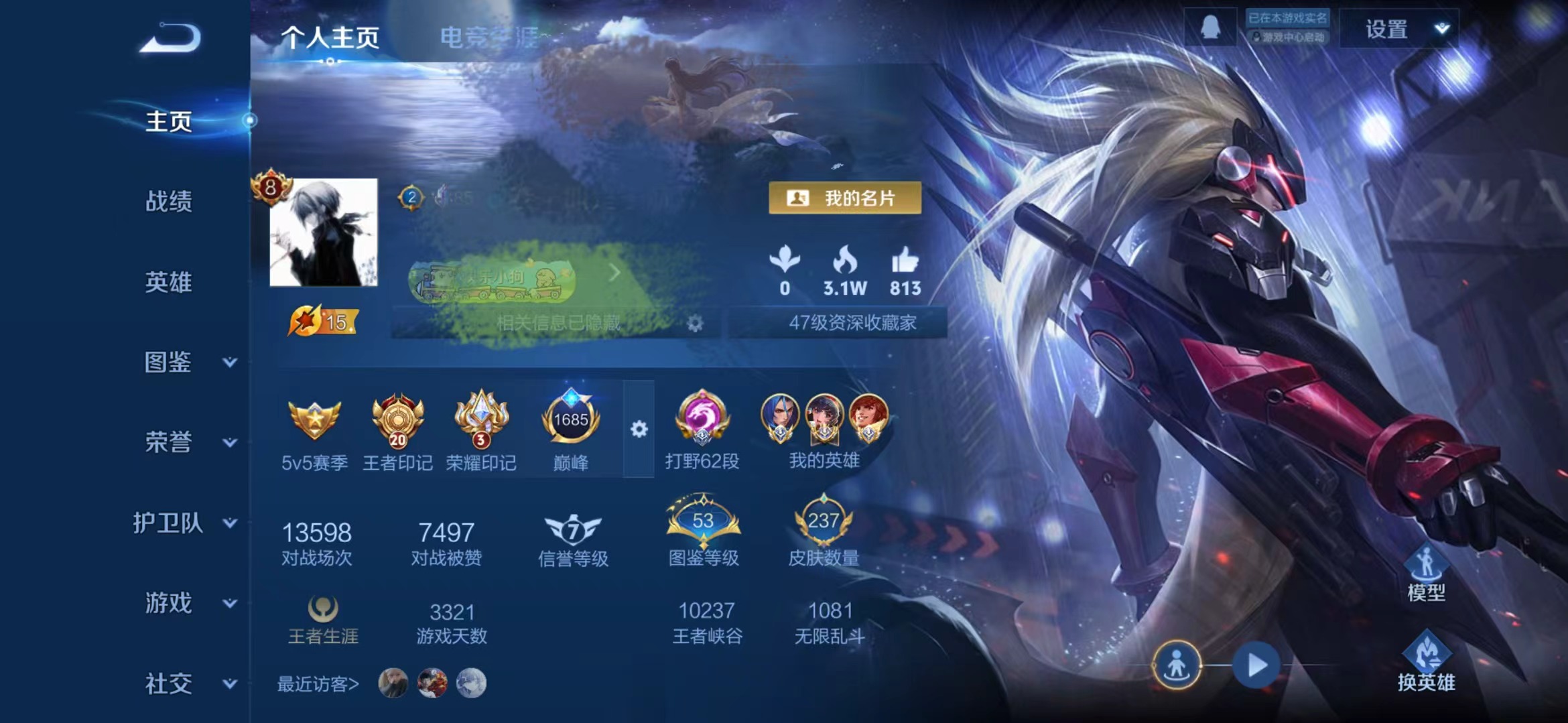Screen dimensions: 1568x723
Task: Switch to the 电竞生涯 tab
Action: (489, 38)
